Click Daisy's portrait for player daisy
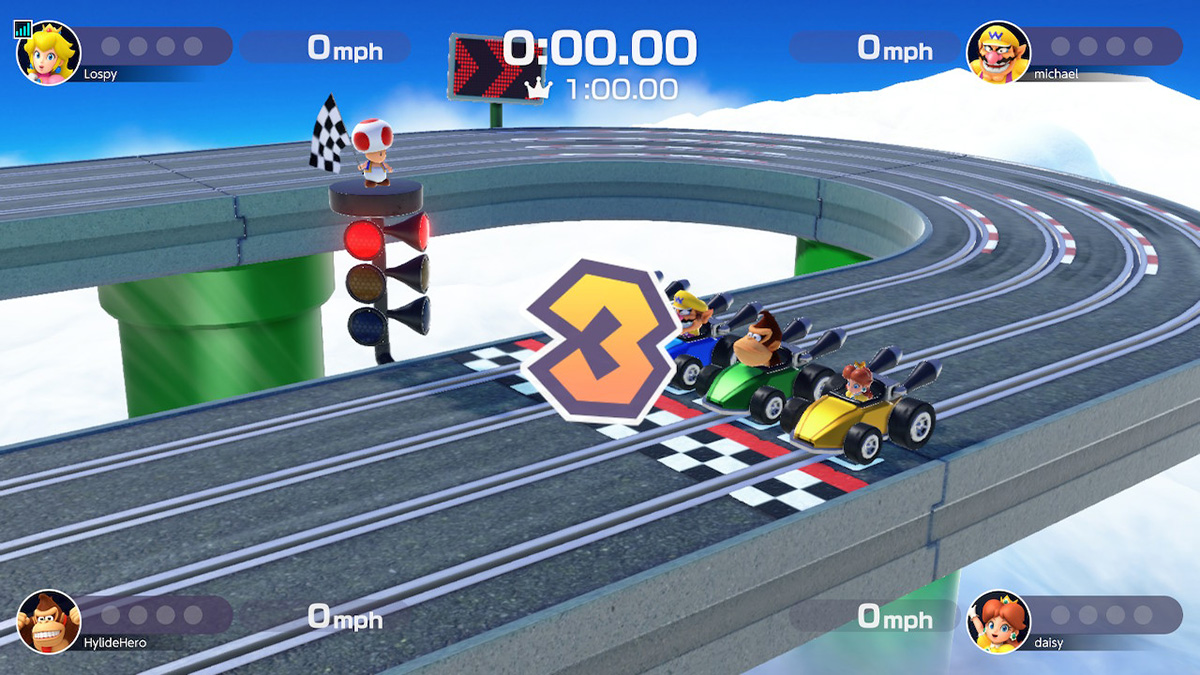1200x675 pixels. 998,621
